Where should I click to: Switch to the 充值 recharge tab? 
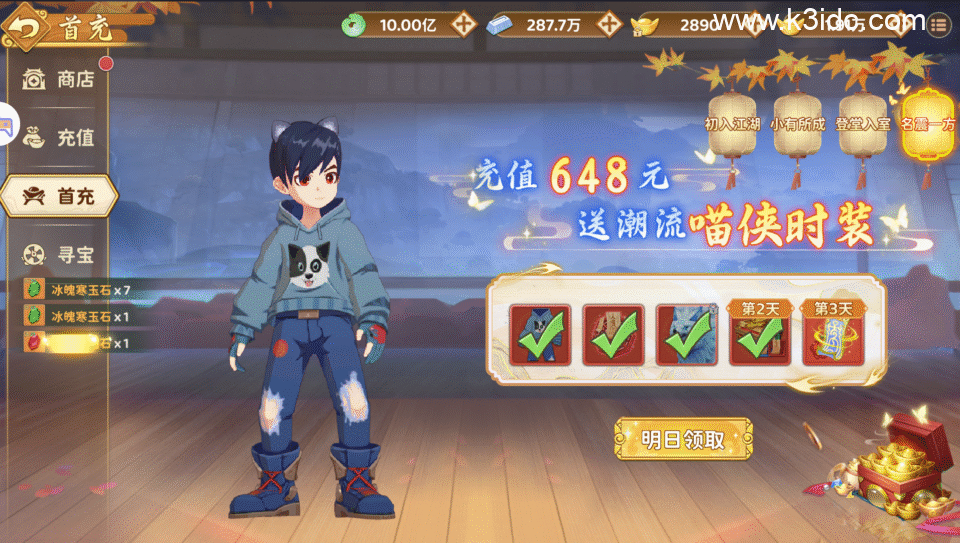pos(60,137)
